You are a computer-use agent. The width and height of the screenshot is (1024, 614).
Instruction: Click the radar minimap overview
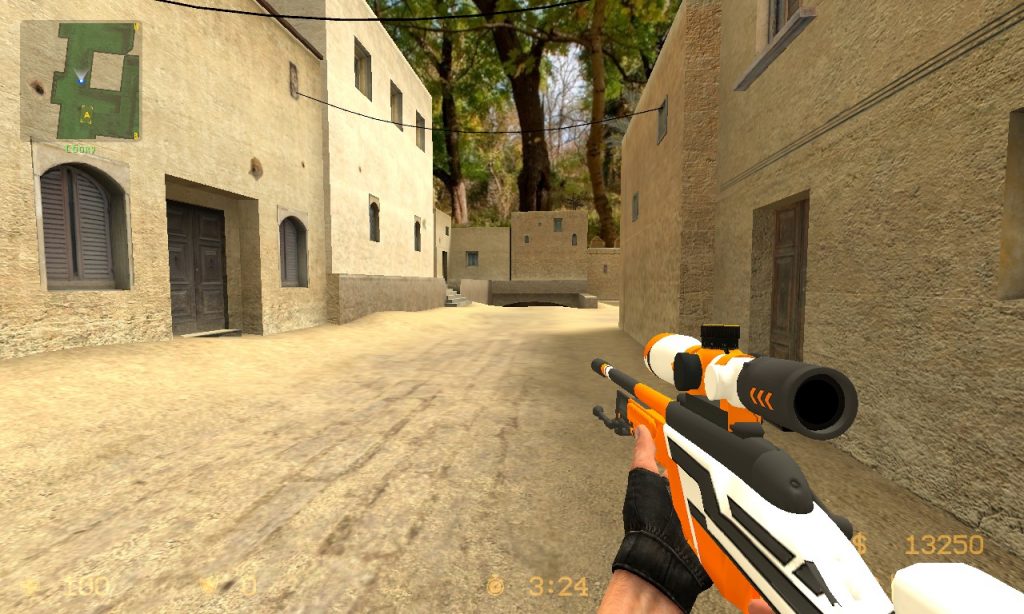(x=80, y=80)
